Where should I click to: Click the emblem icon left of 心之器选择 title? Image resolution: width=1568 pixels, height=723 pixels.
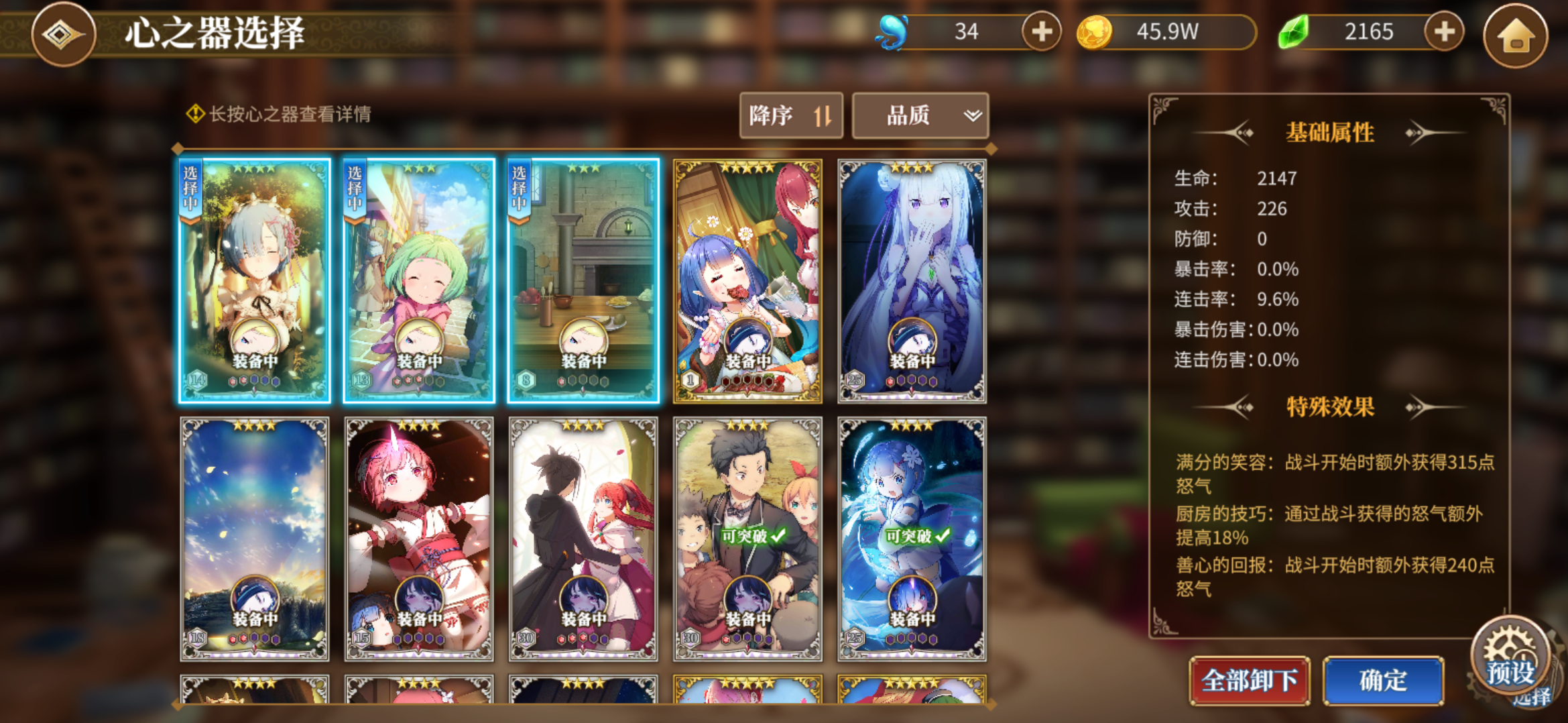click(x=62, y=35)
